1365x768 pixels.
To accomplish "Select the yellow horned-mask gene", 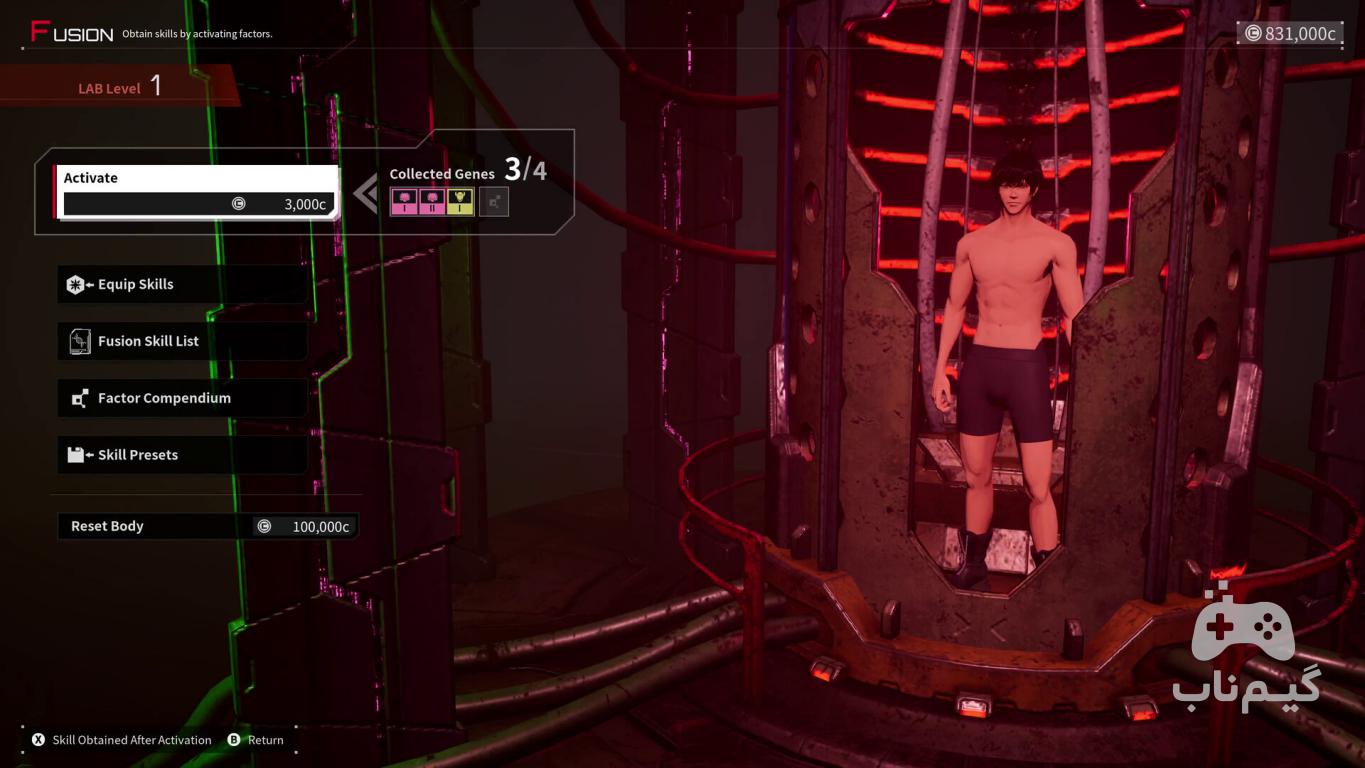I will [x=460, y=202].
